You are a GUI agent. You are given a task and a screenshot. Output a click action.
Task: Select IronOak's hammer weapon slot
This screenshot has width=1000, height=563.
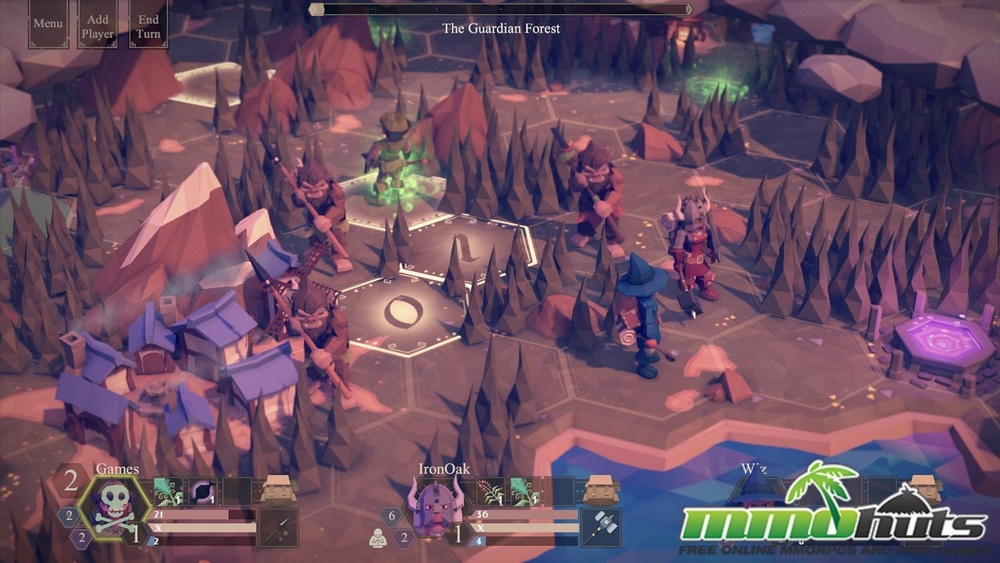(x=600, y=528)
